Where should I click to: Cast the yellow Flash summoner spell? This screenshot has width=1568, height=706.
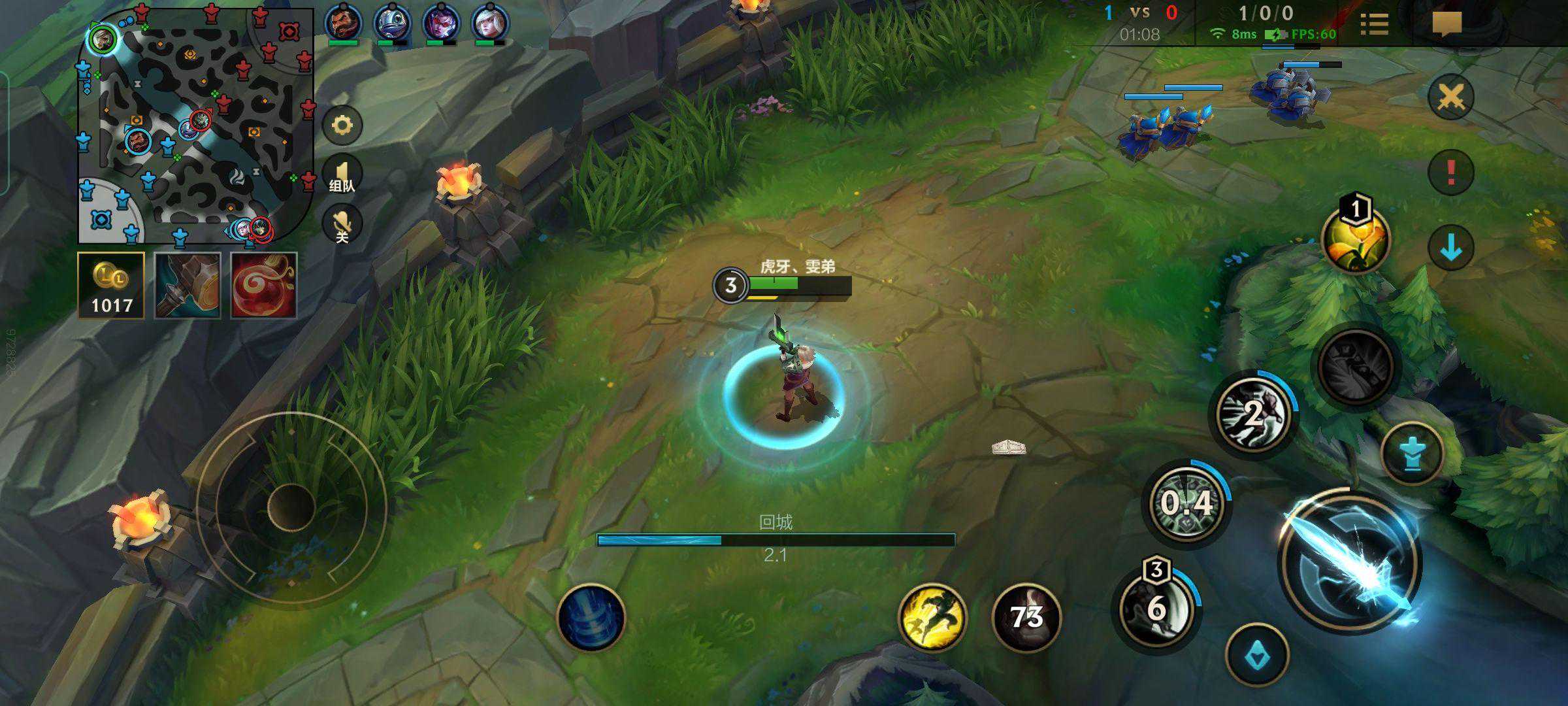[x=932, y=617]
